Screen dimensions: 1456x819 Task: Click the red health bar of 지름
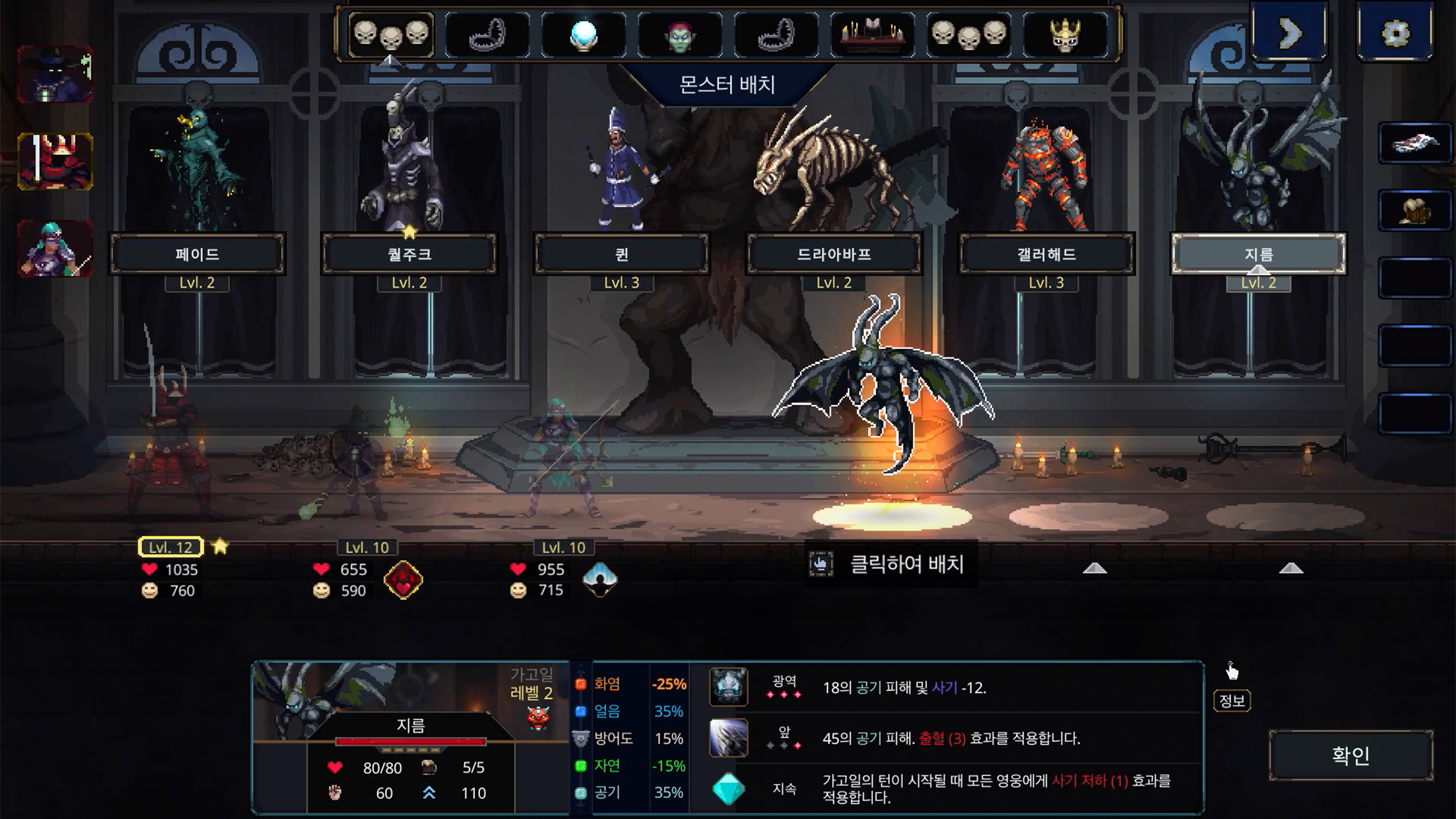coord(411,739)
